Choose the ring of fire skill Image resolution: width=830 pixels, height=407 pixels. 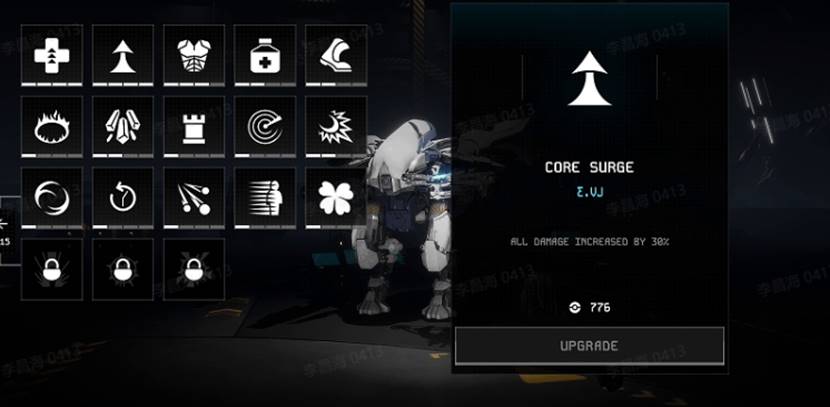click(x=52, y=126)
